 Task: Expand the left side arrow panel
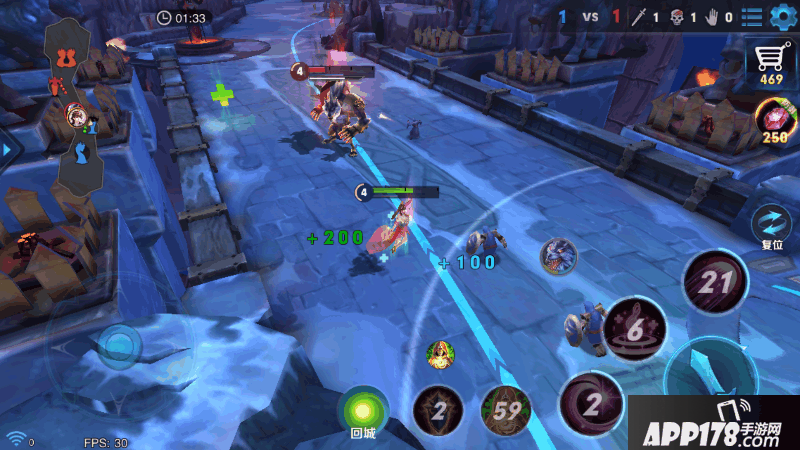coord(8,150)
